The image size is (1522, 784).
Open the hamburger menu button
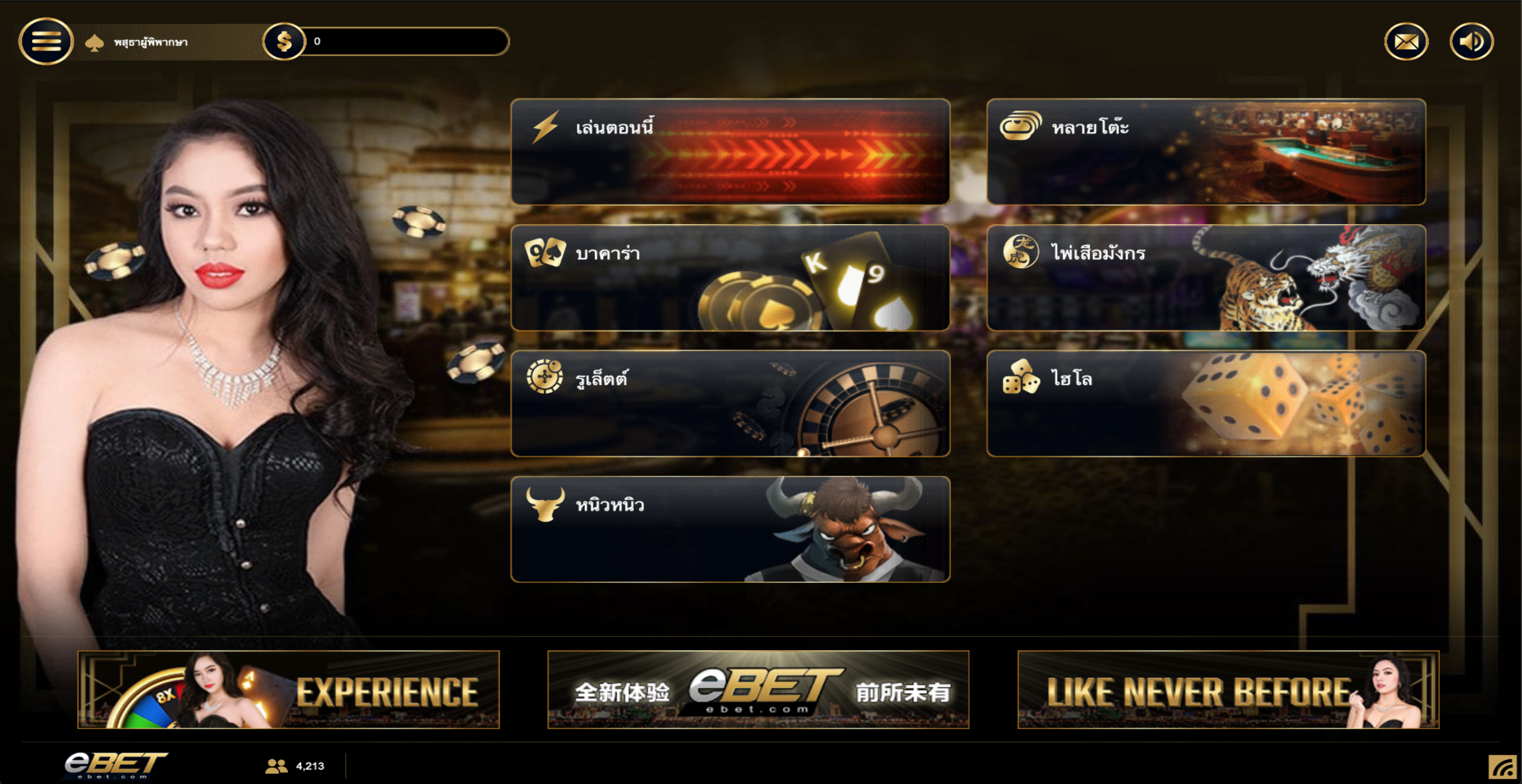point(46,42)
